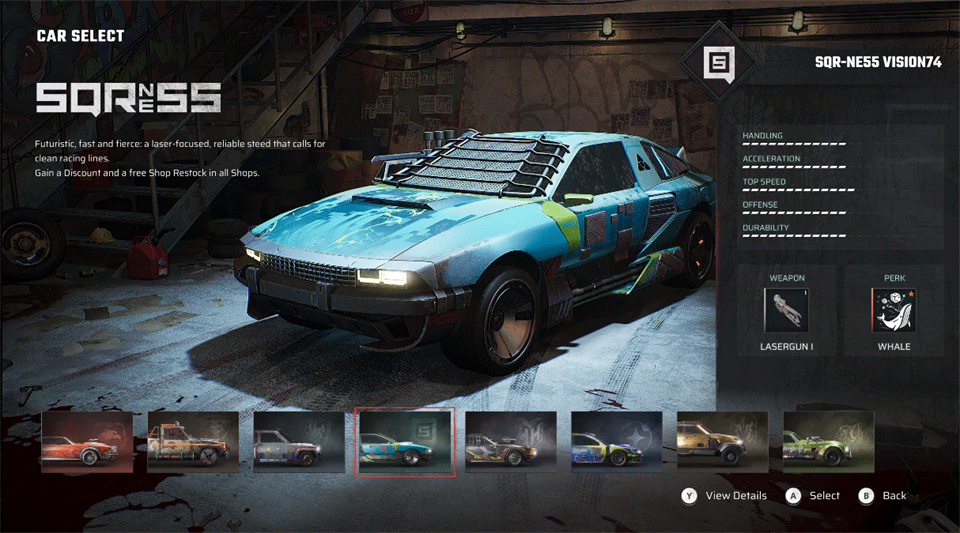
Task: Go Back from car select
Action: [x=884, y=495]
